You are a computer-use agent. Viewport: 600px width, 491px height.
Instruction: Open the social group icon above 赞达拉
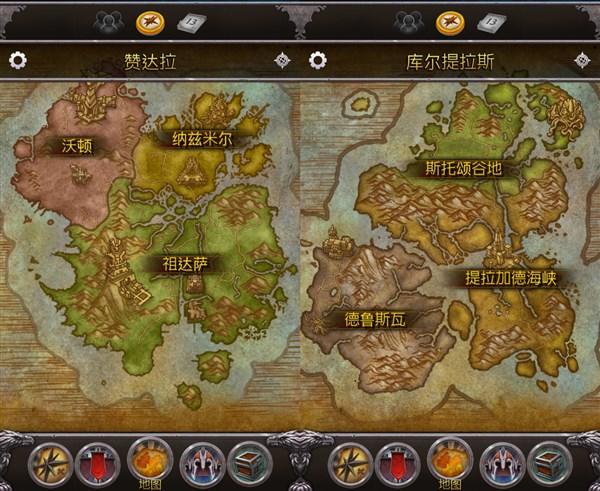(108, 20)
